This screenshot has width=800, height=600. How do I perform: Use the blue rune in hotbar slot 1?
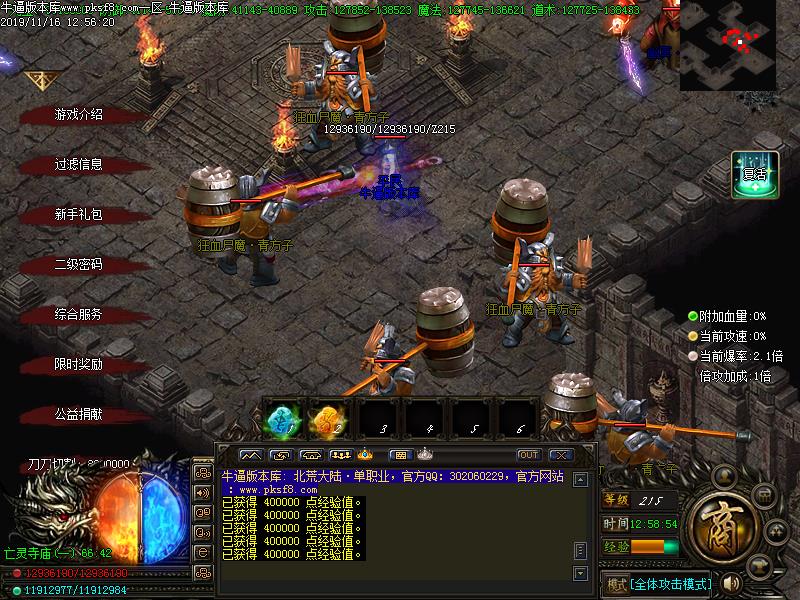(x=285, y=420)
